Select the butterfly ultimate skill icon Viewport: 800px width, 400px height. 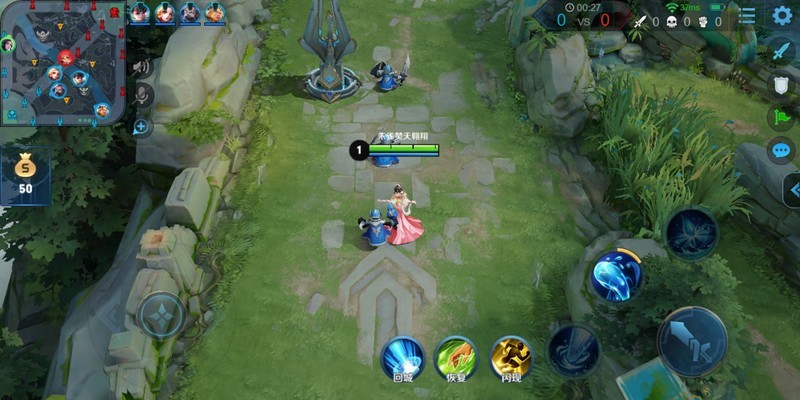[691, 233]
